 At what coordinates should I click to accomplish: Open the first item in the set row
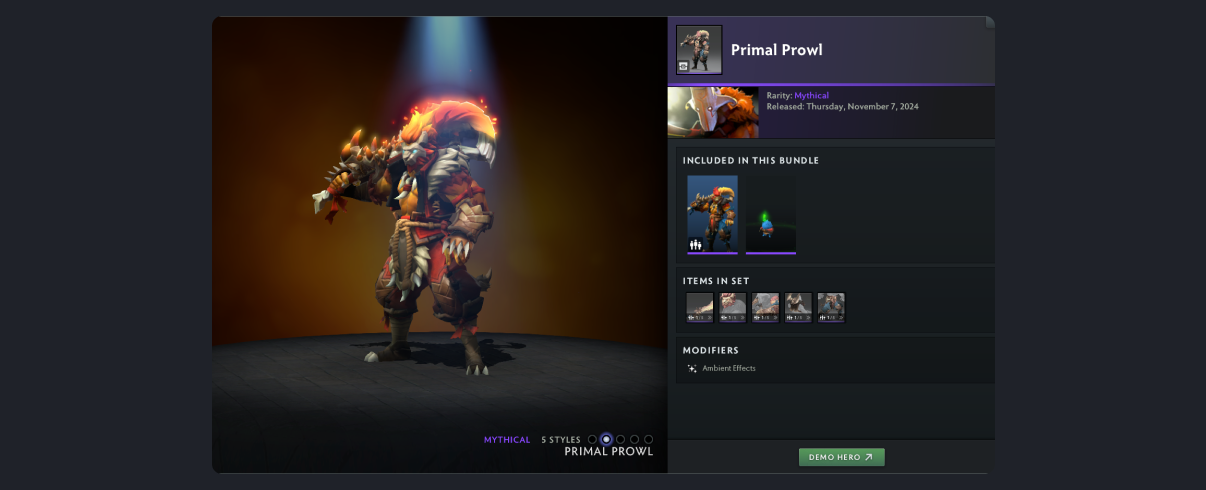(x=700, y=307)
